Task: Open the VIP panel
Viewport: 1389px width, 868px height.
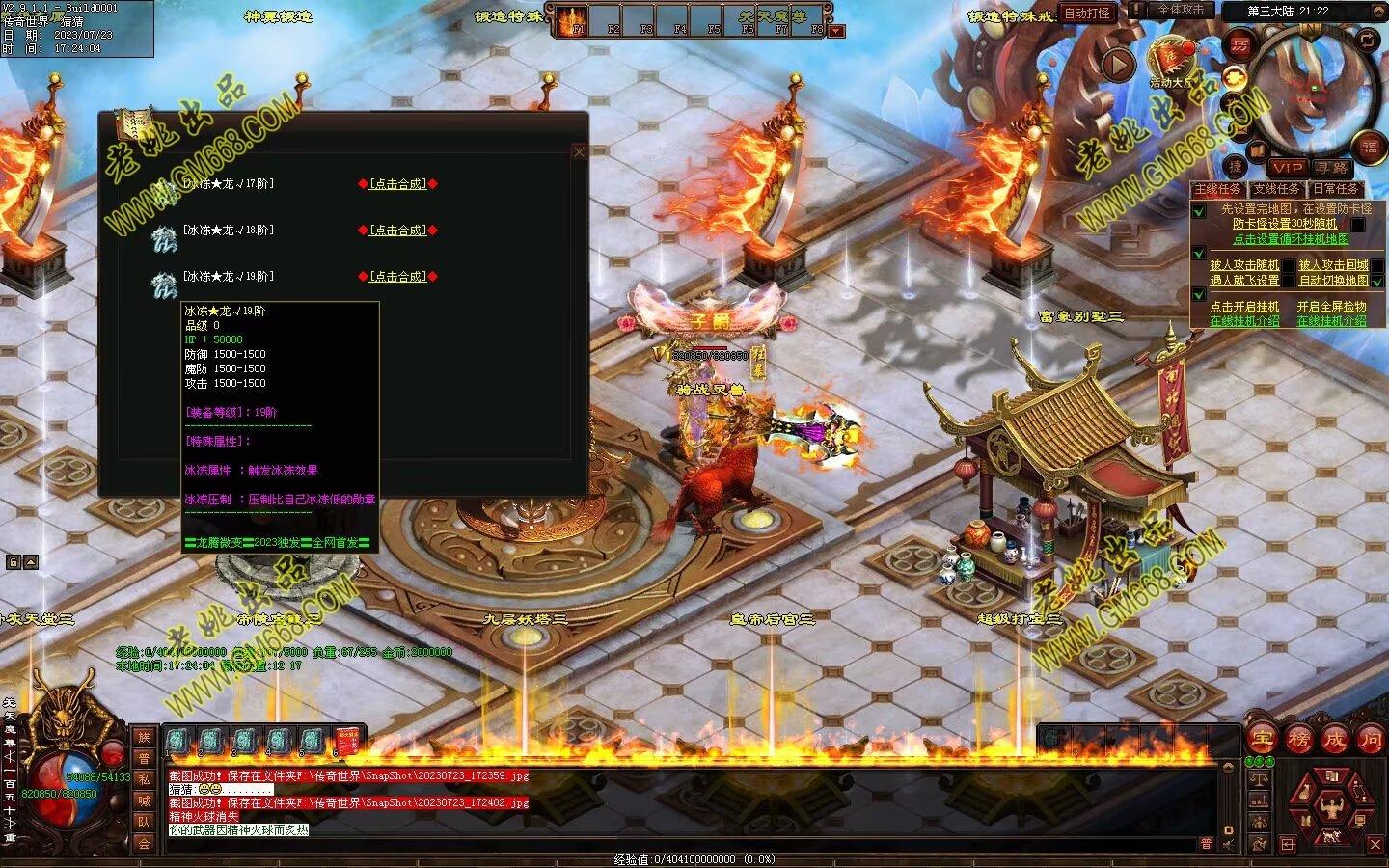Action: pos(1287,168)
